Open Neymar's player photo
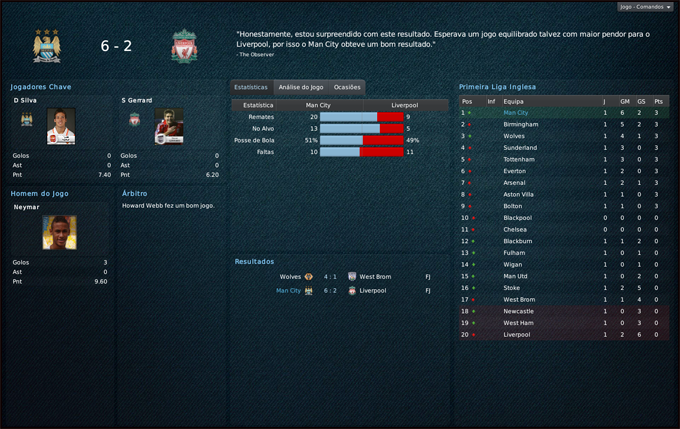This screenshot has height=429, width=680. tap(58, 233)
